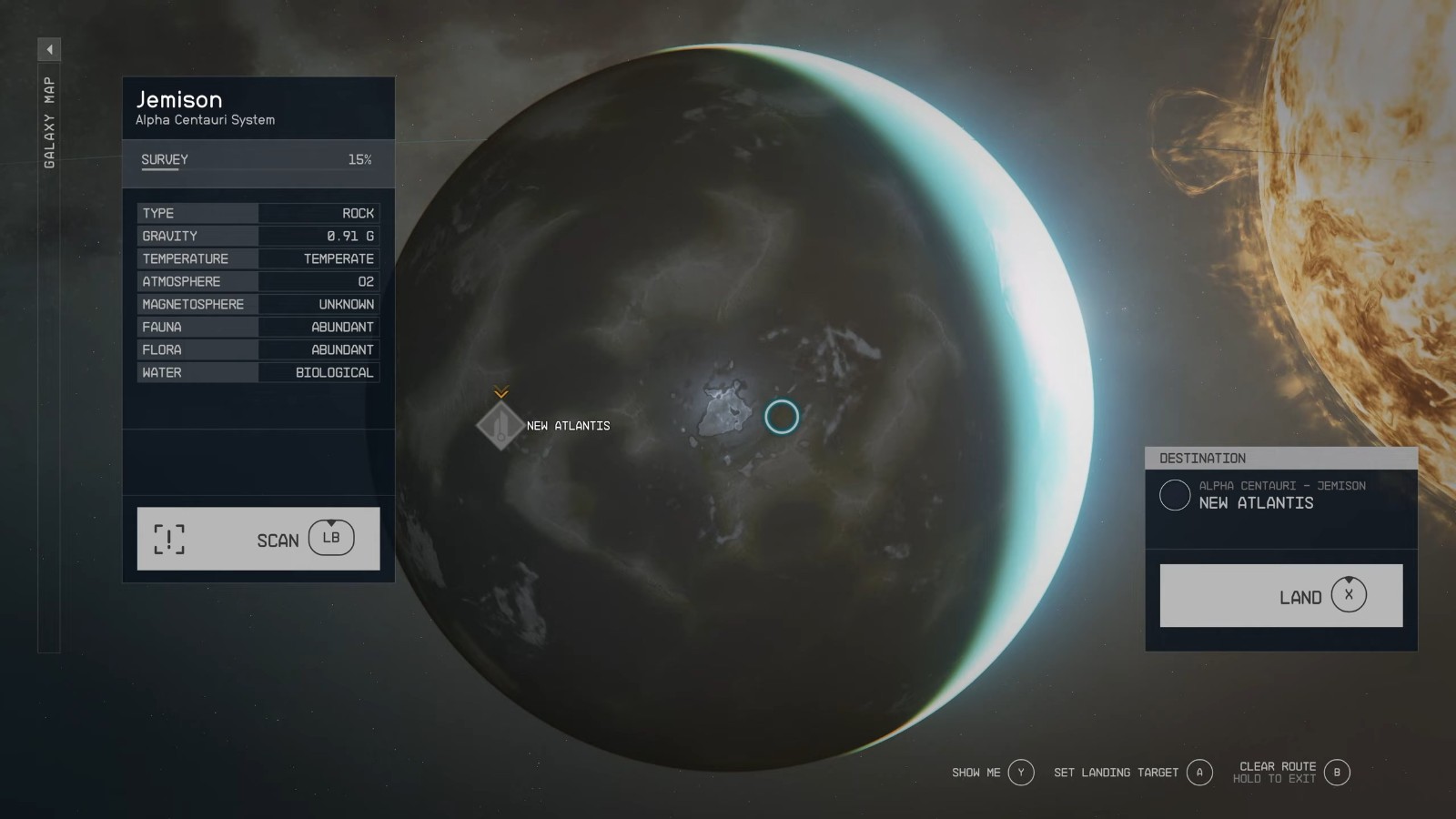Select the teal landing target ring on the planet
This screenshot has width=1456, height=819.
[784, 416]
